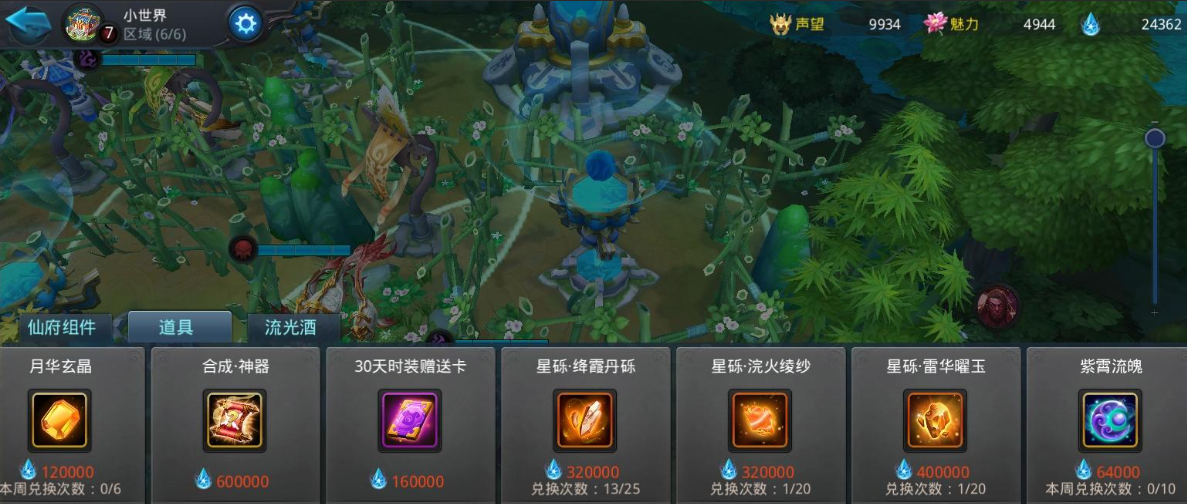The width and height of the screenshot is (1187, 504).
Task: Open the gear settings button
Action: [245, 22]
